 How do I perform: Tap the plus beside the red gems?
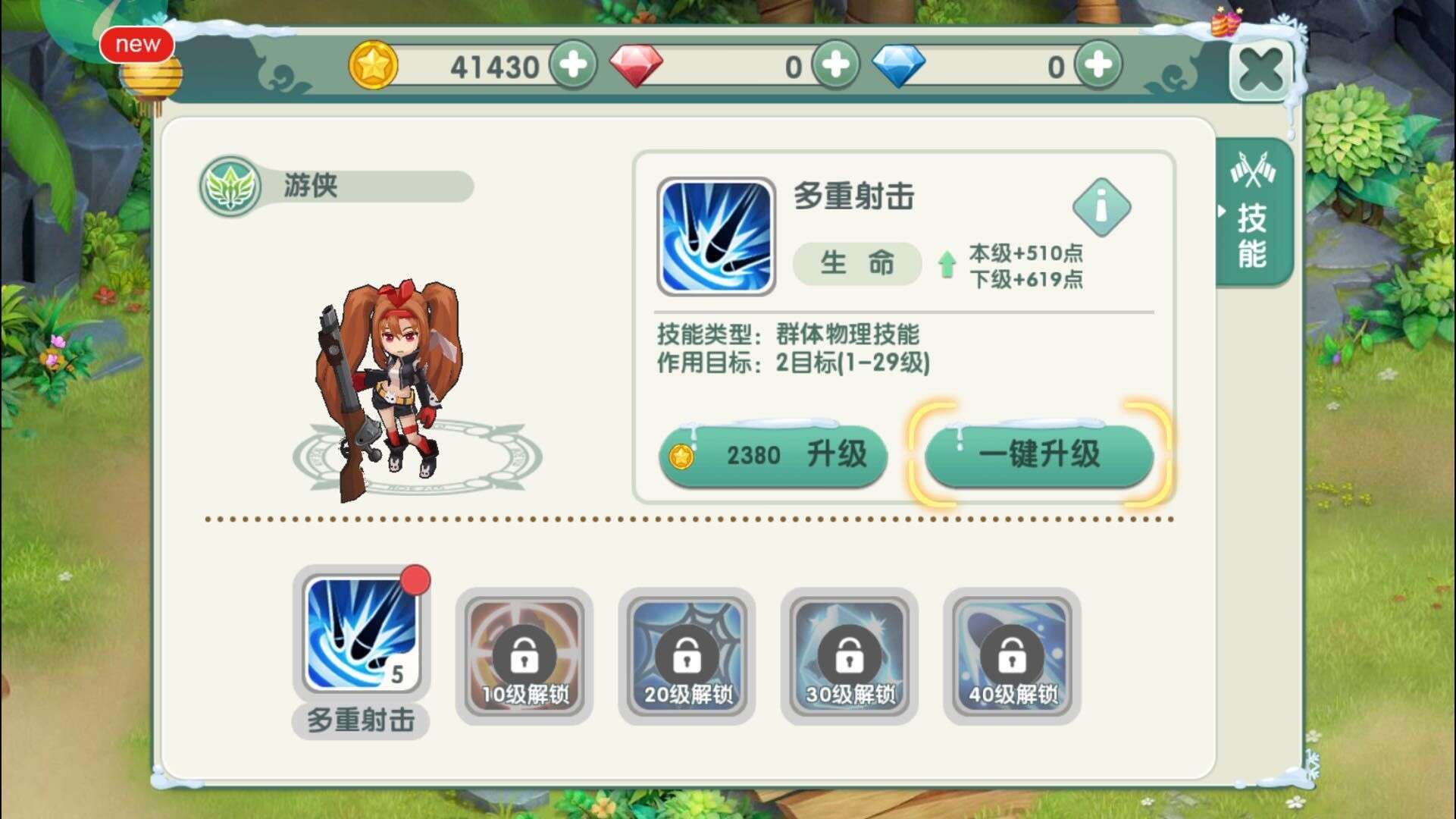[834, 64]
